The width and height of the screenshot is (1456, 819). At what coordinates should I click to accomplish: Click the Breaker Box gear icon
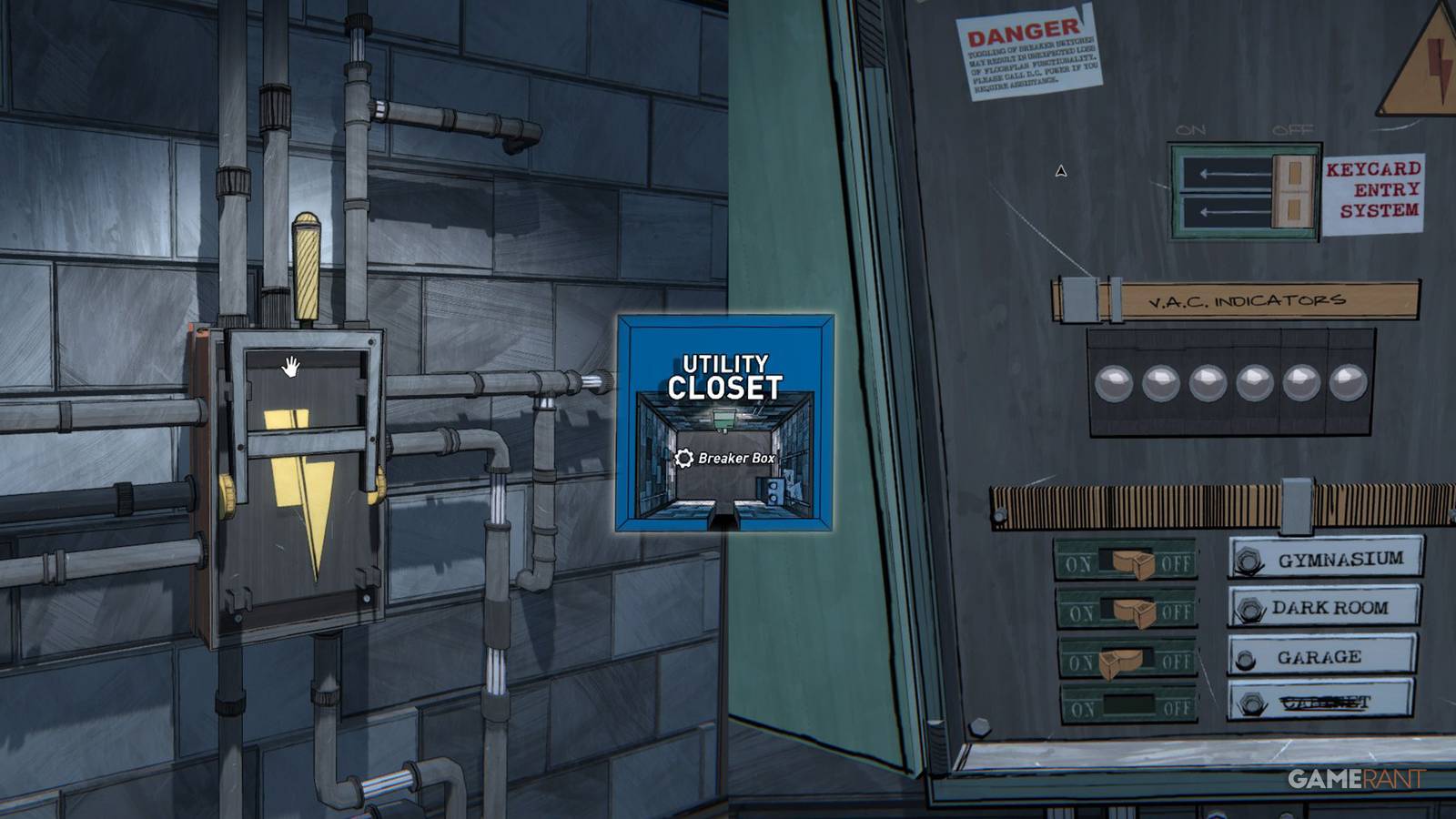[x=682, y=460]
